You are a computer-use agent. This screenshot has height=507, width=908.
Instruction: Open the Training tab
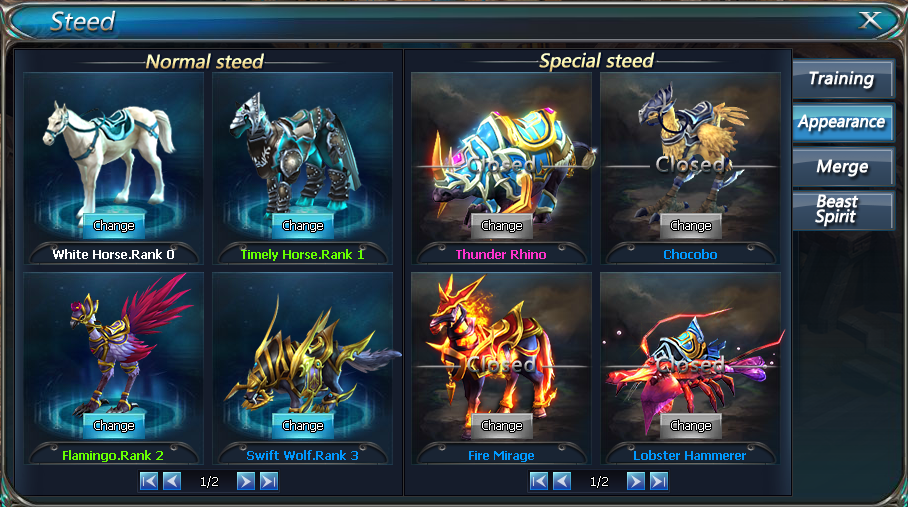coord(841,79)
